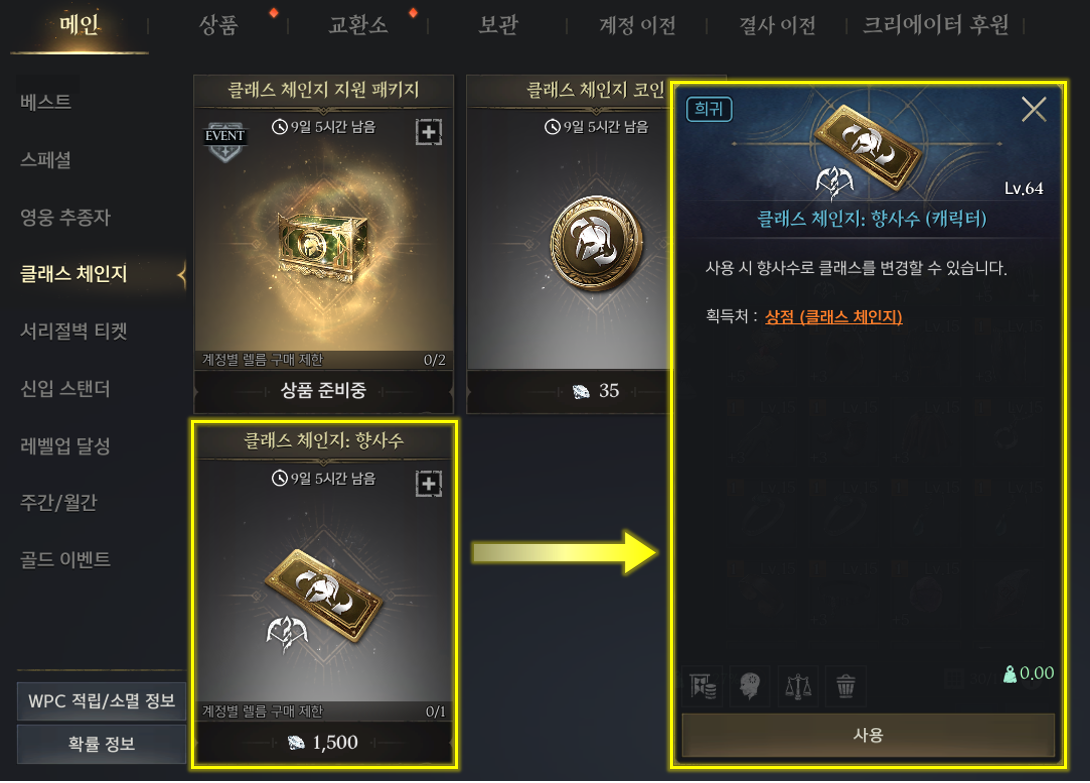1090x783 pixels.
Task: Choose the 베스트 shop category
Action: point(46,102)
